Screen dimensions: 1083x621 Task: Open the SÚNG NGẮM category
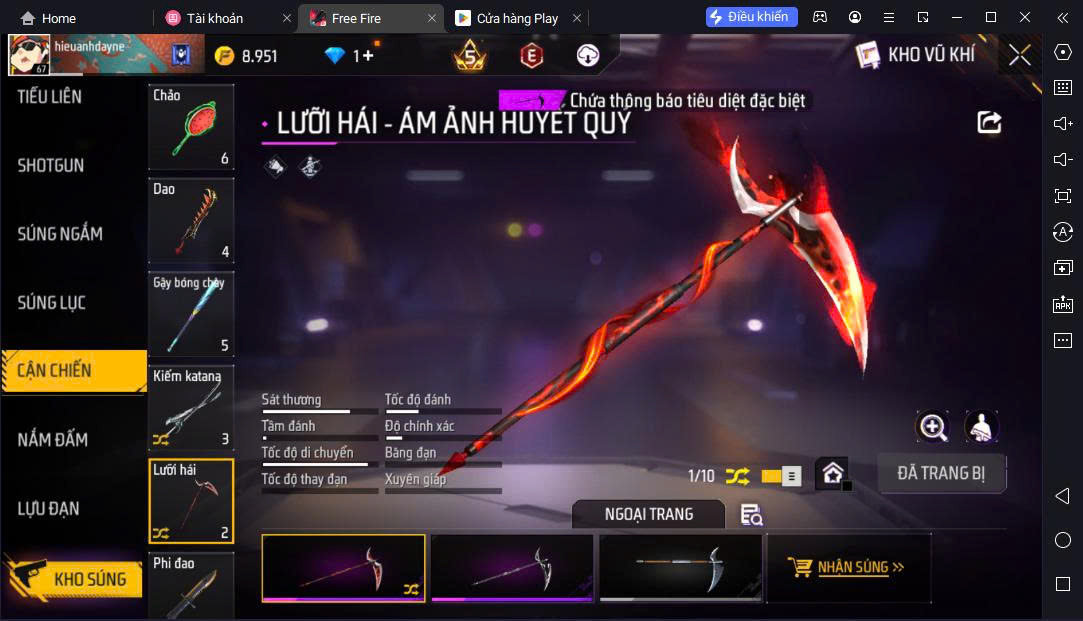point(60,234)
